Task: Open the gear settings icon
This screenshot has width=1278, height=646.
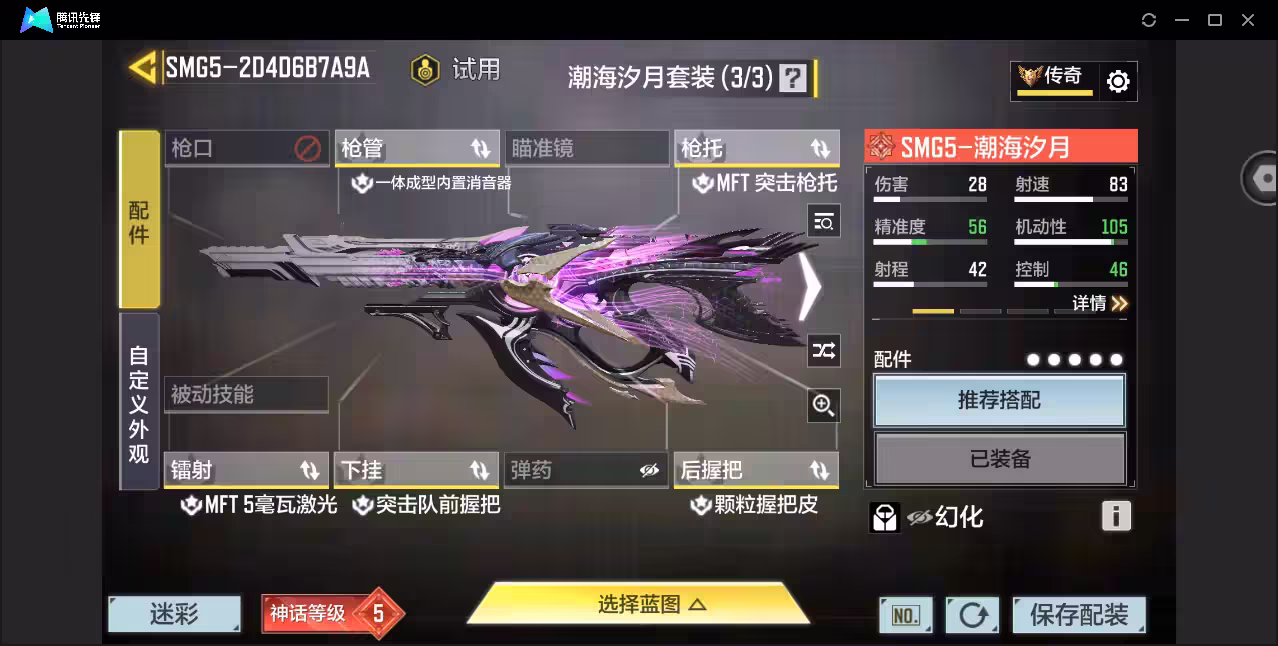Action: (x=1118, y=81)
